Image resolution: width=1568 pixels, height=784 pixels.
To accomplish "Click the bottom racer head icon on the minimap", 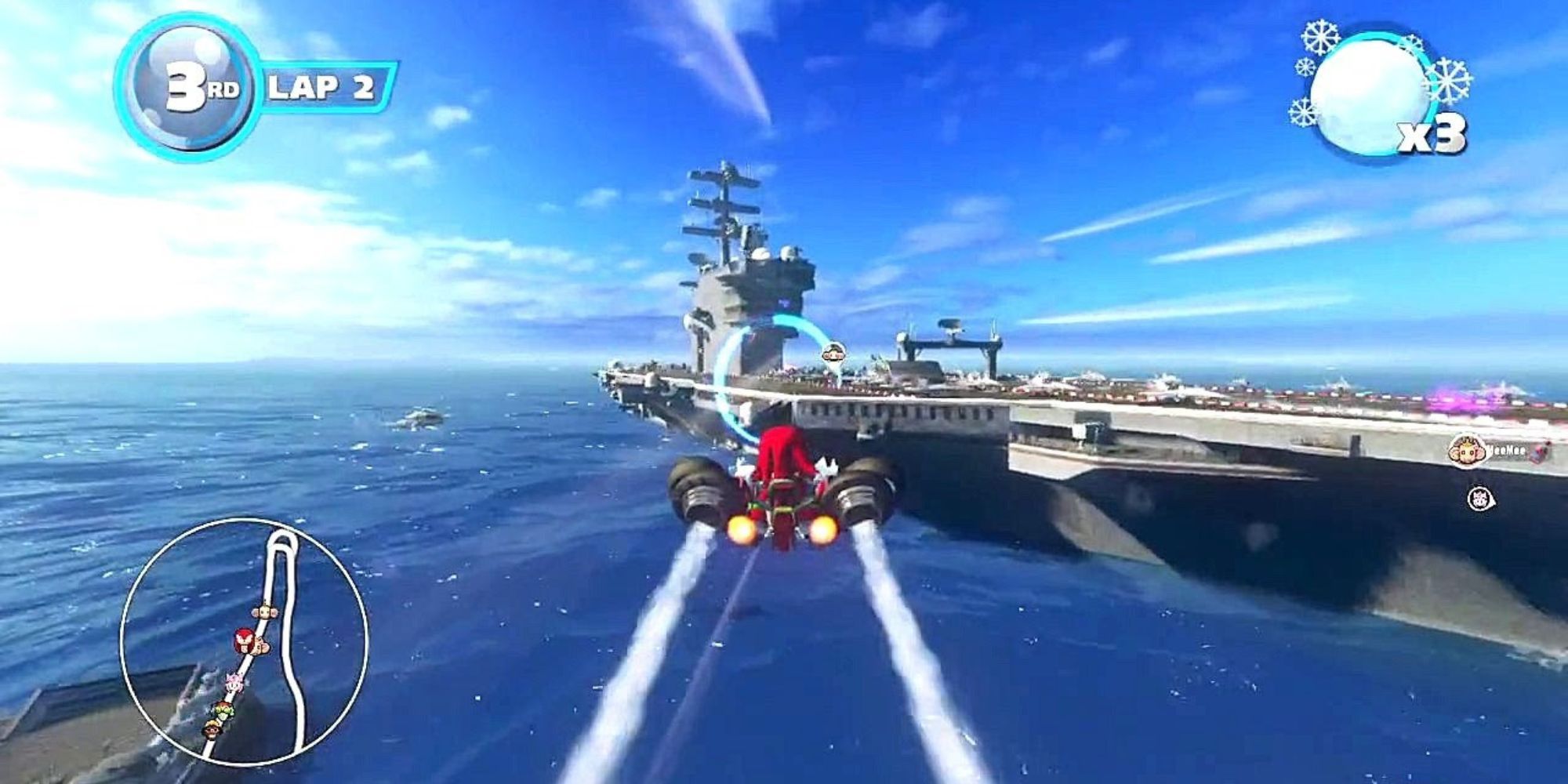I will 212,729.
